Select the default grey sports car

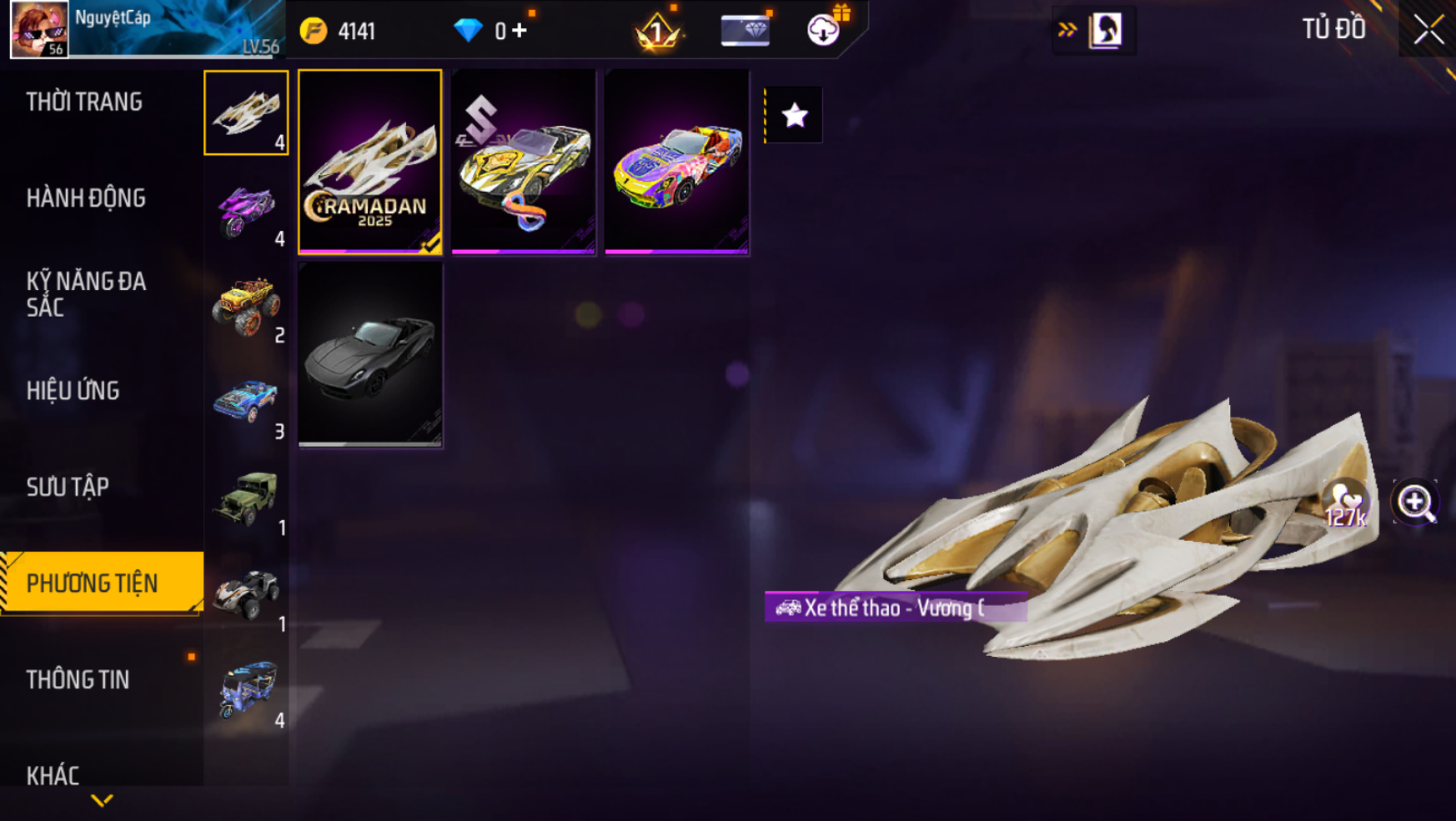370,354
